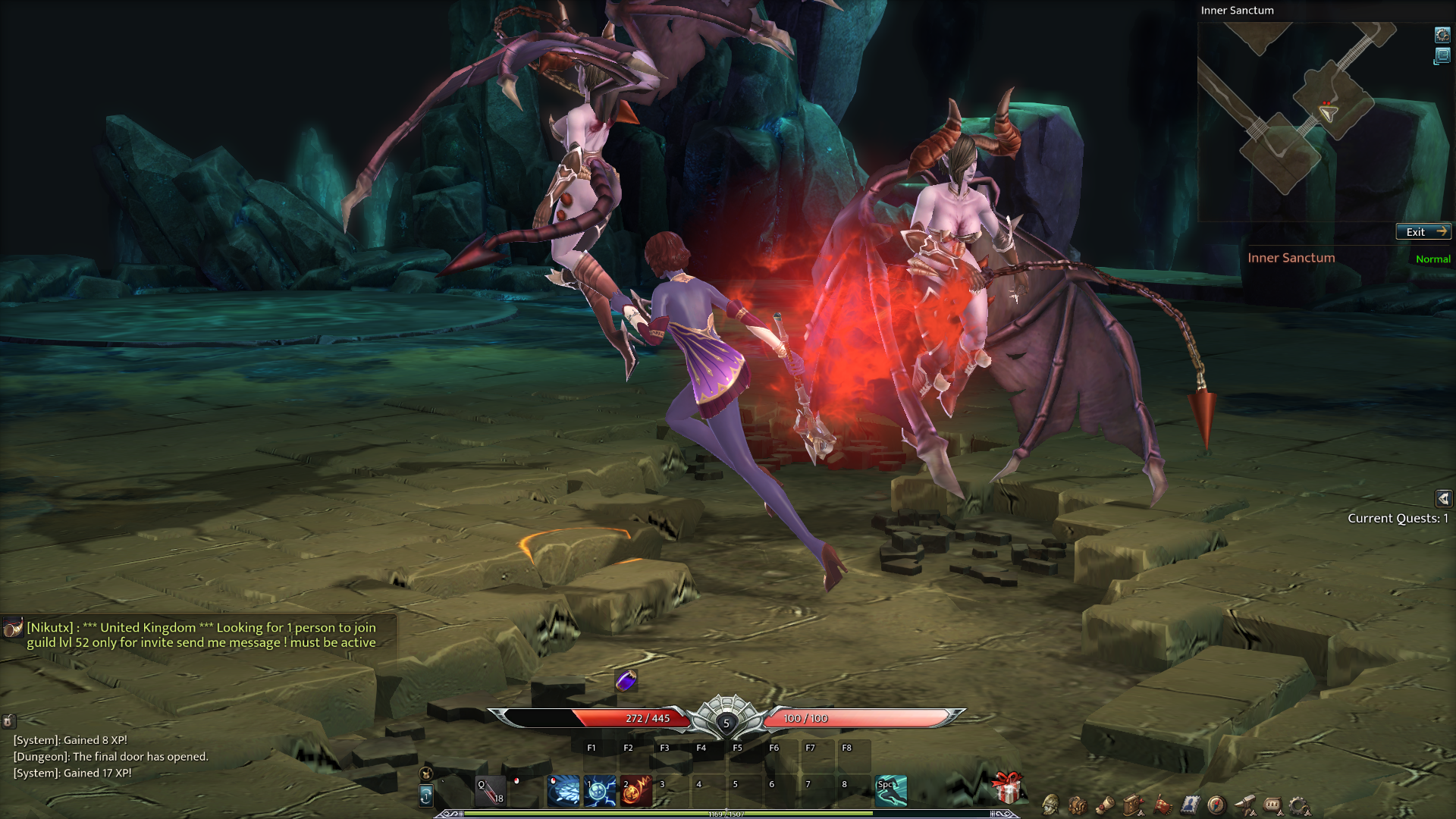The image size is (1456, 819).
Task: Activate the blue feathered wing skill
Action: pyautogui.click(x=563, y=791)
